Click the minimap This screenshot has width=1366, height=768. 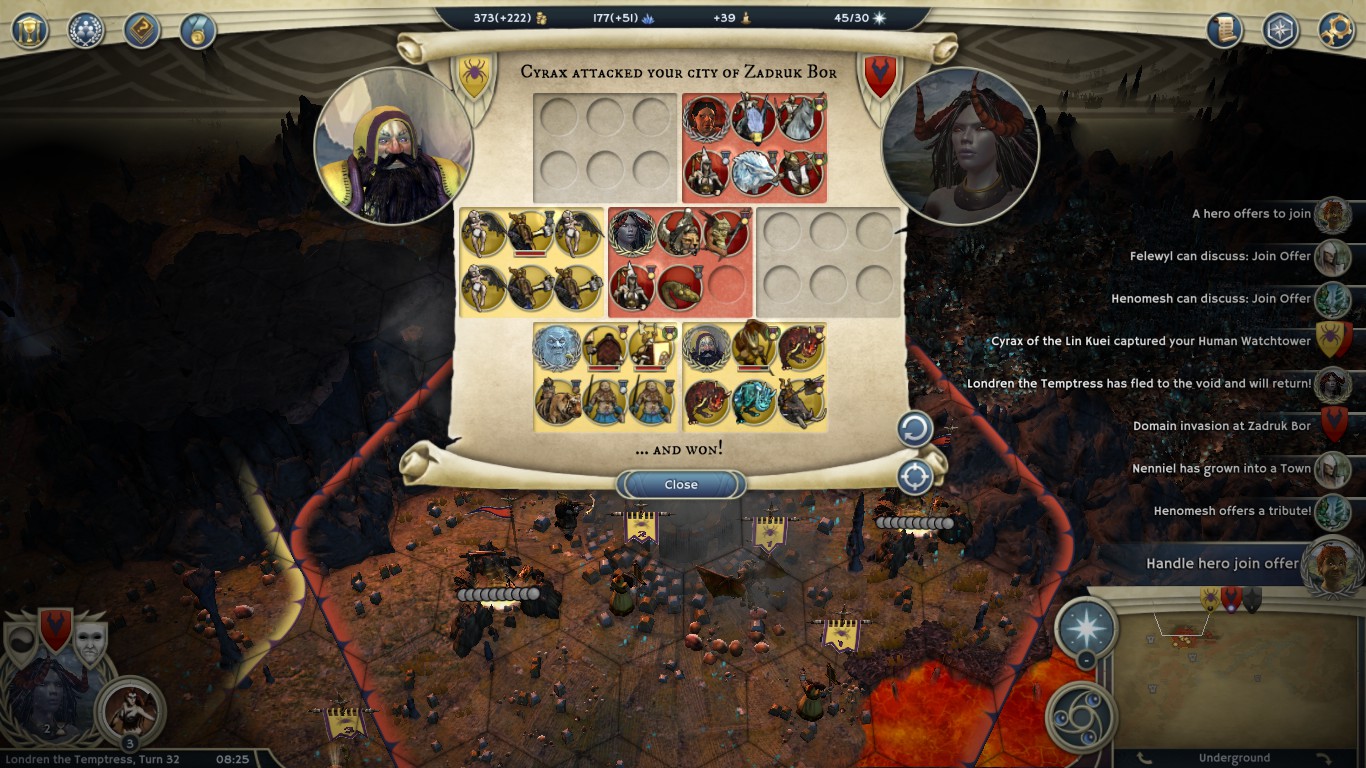pos(1235,680)
